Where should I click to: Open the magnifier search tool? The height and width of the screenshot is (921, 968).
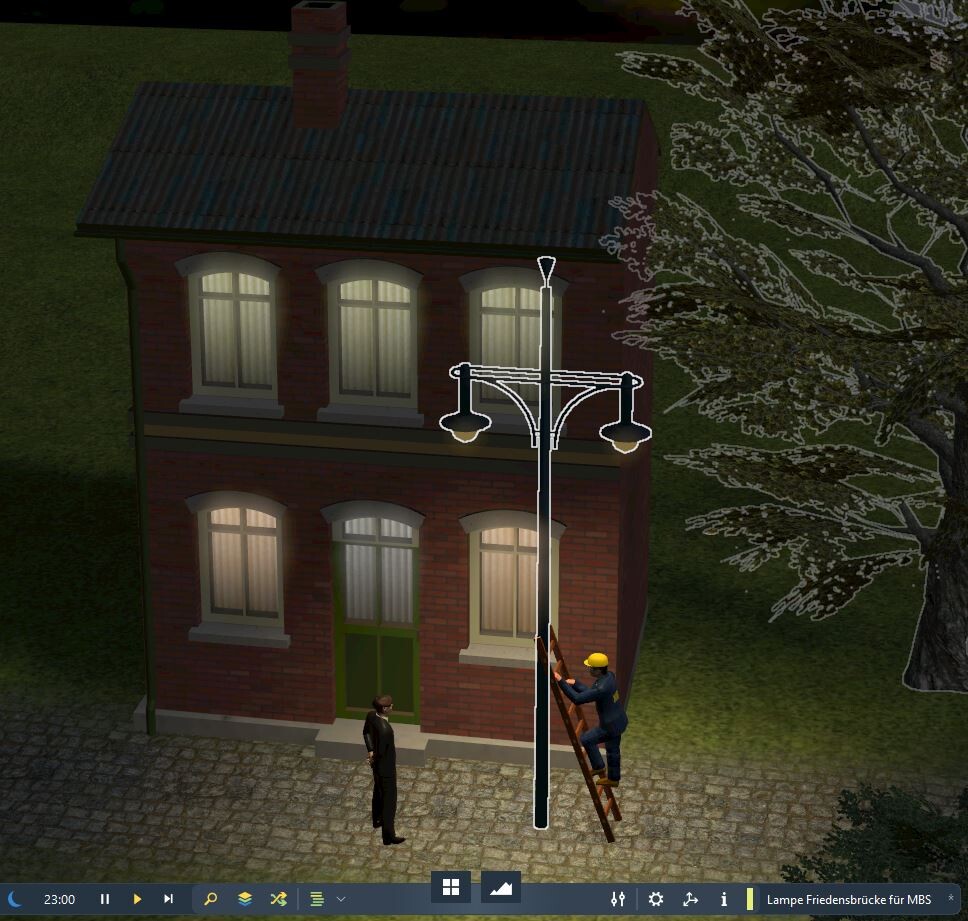[x=211, y=899]
